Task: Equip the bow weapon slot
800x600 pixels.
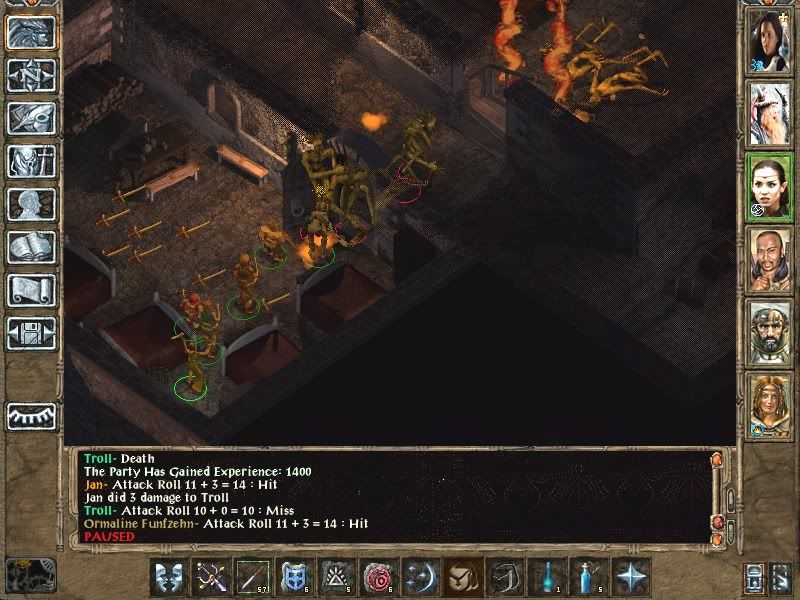Action: pyautogui.click(x=211, y=577)
